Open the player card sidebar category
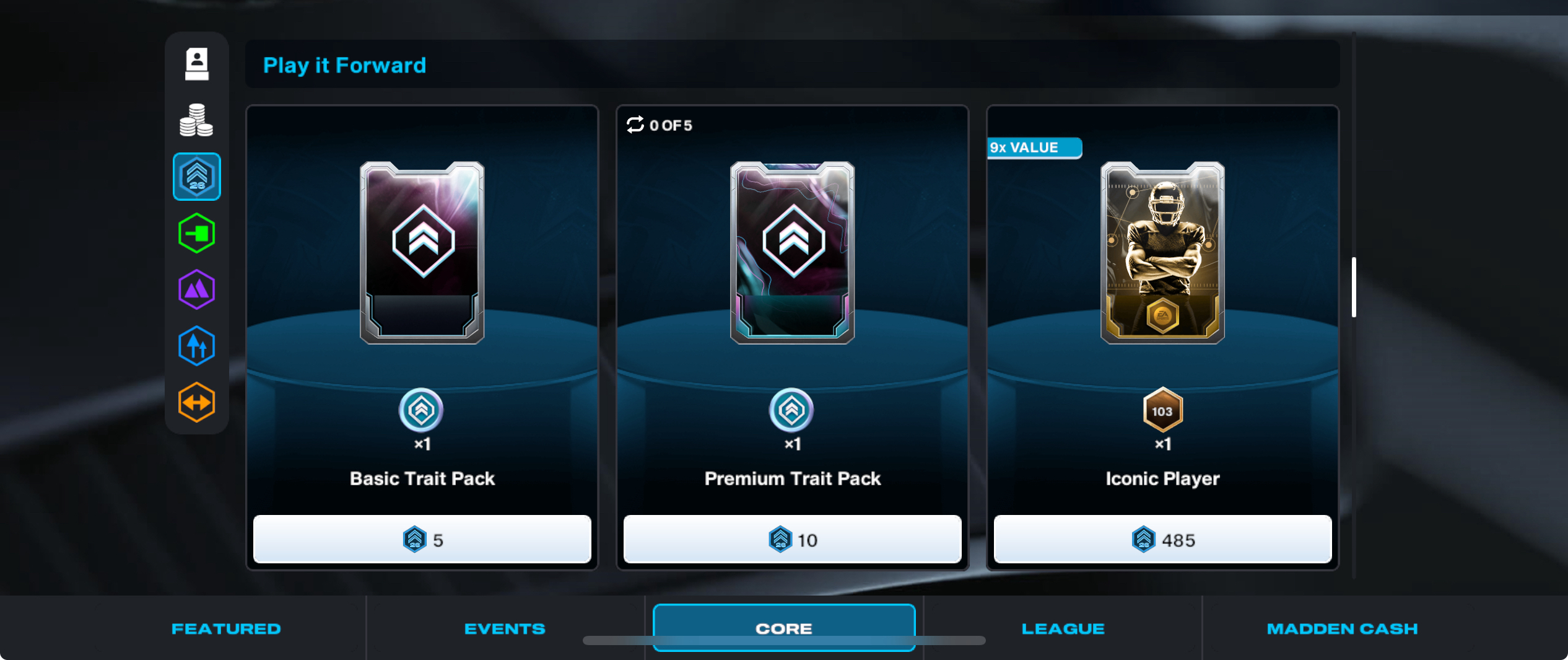This screenshot has height=660, width=1568. 197,64
